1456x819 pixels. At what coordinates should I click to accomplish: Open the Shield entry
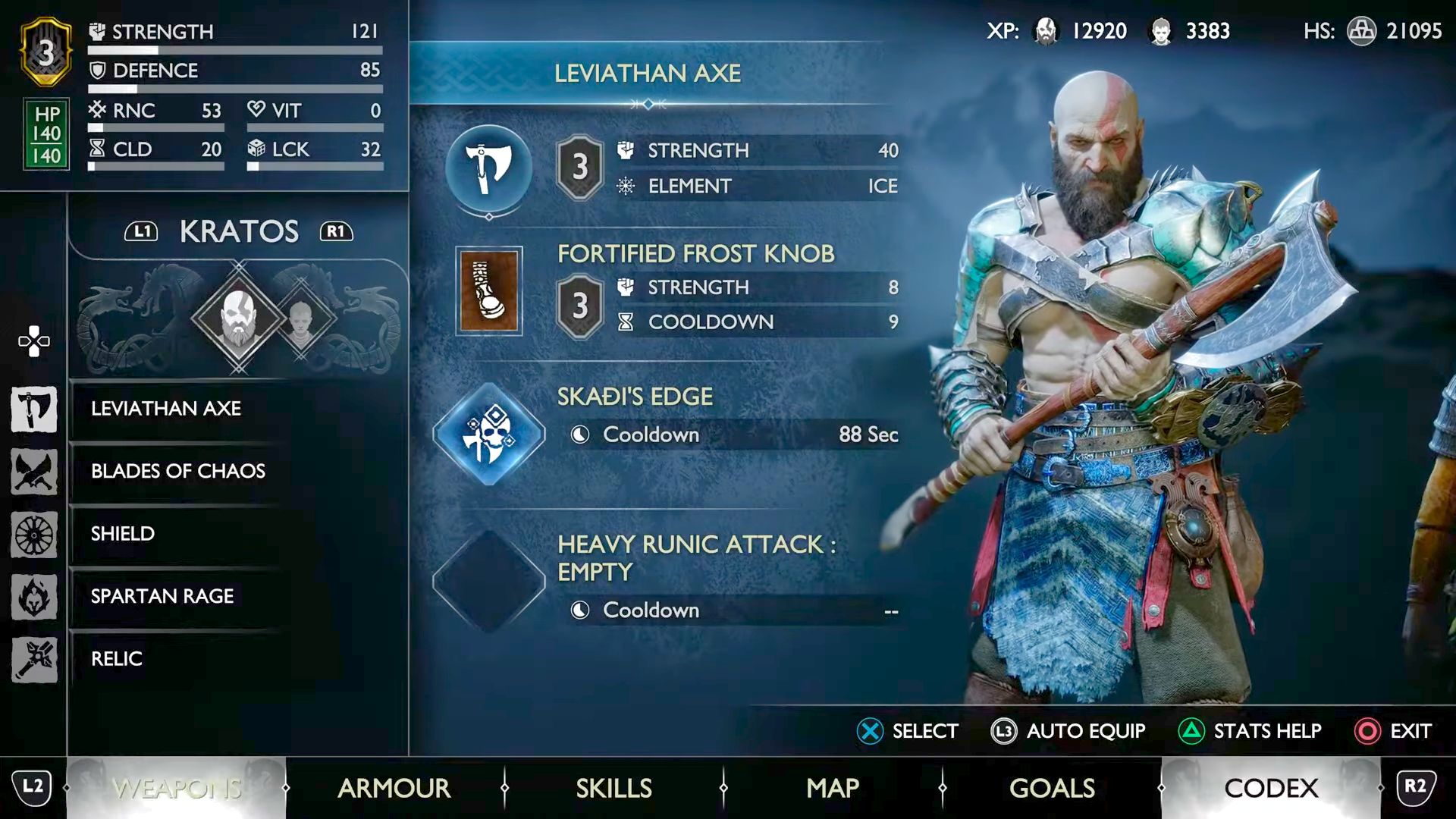click(x=123, y=534)
